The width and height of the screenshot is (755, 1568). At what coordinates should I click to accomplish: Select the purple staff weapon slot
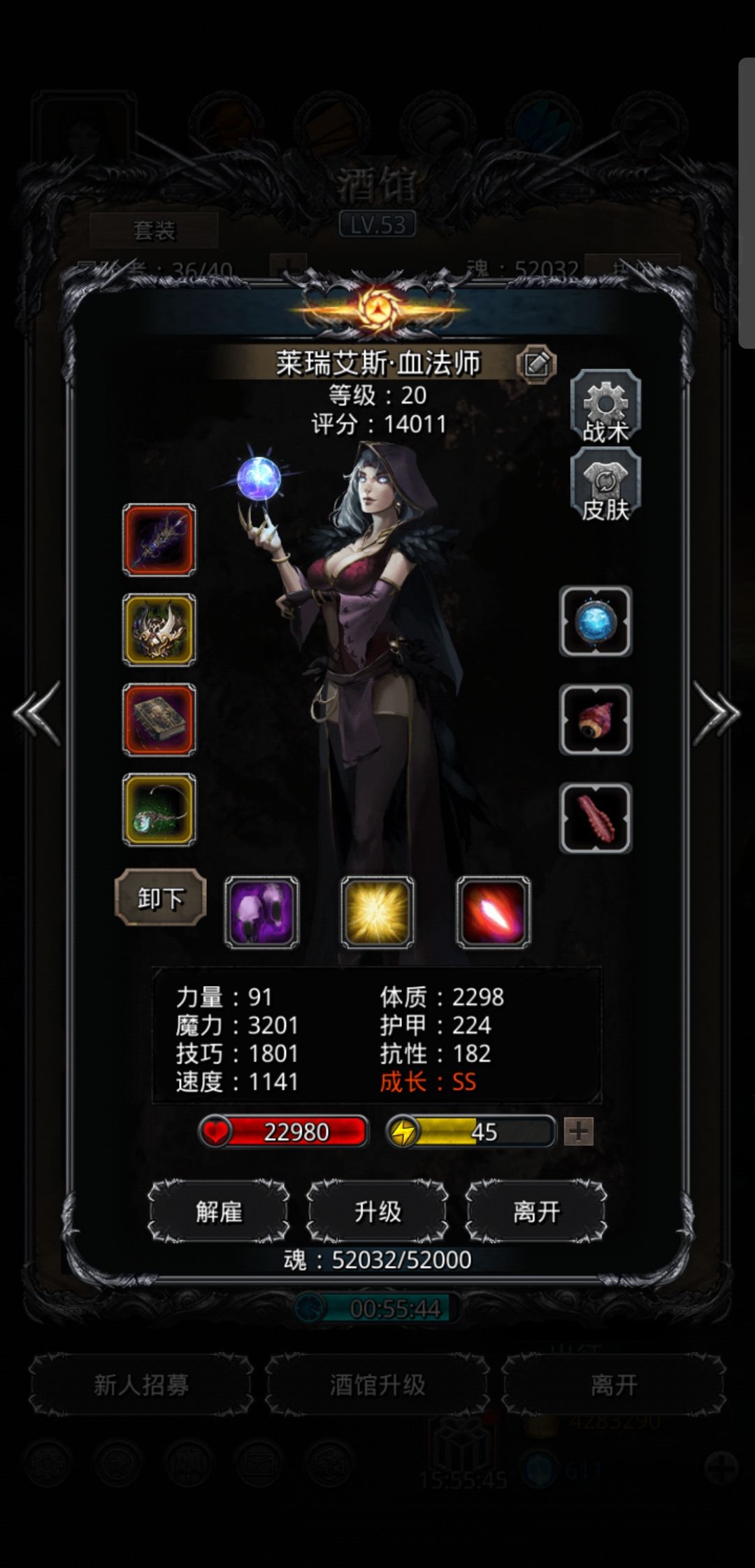coord(159,540)
